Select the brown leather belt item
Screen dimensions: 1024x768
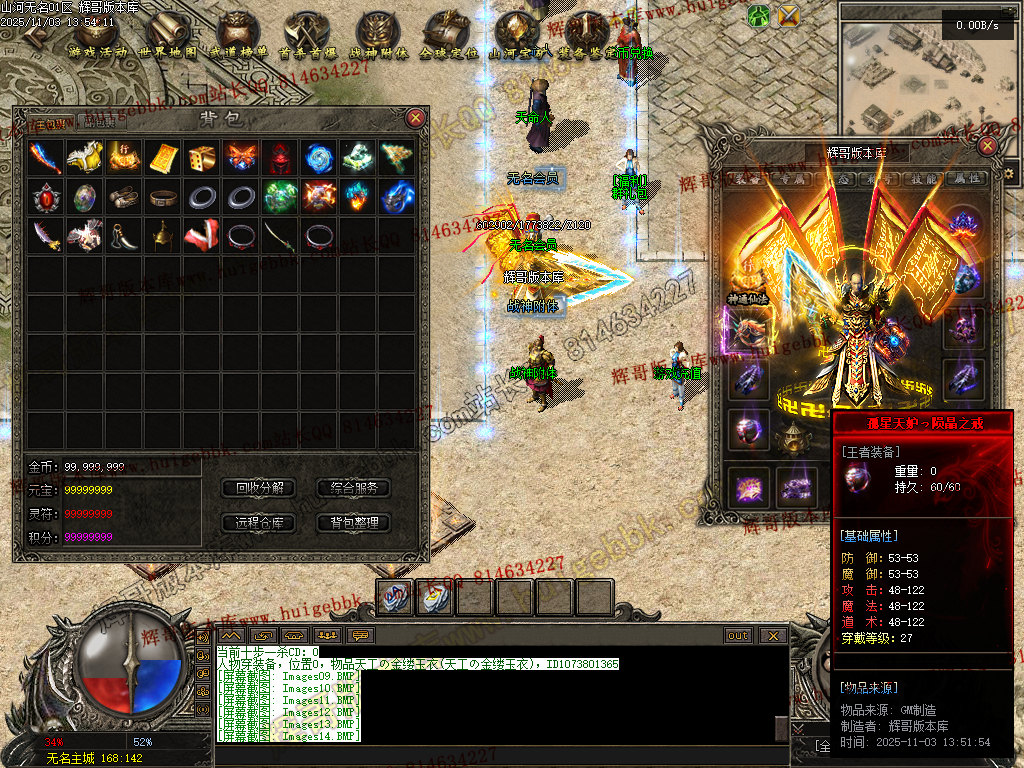point(162,197)
